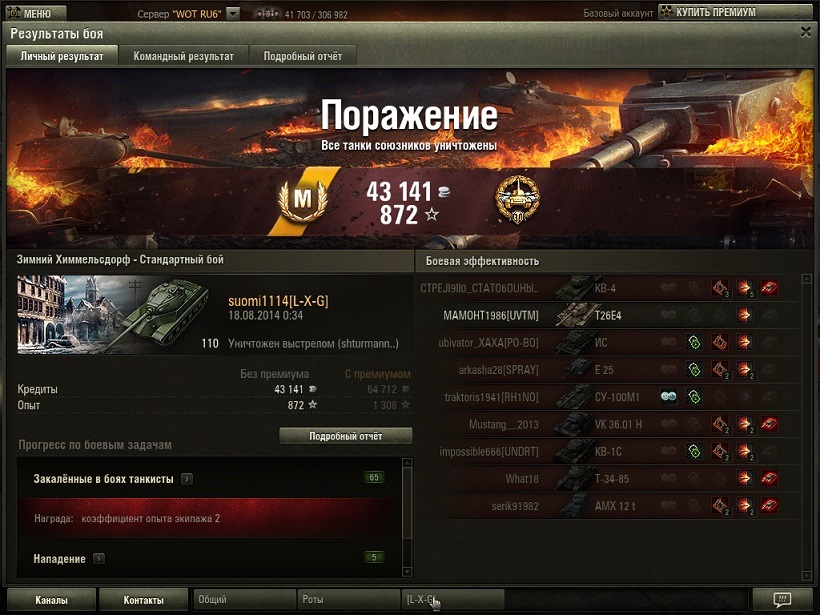
Task: Expand the Нападение mission entry
Action: tap(99, 558)
